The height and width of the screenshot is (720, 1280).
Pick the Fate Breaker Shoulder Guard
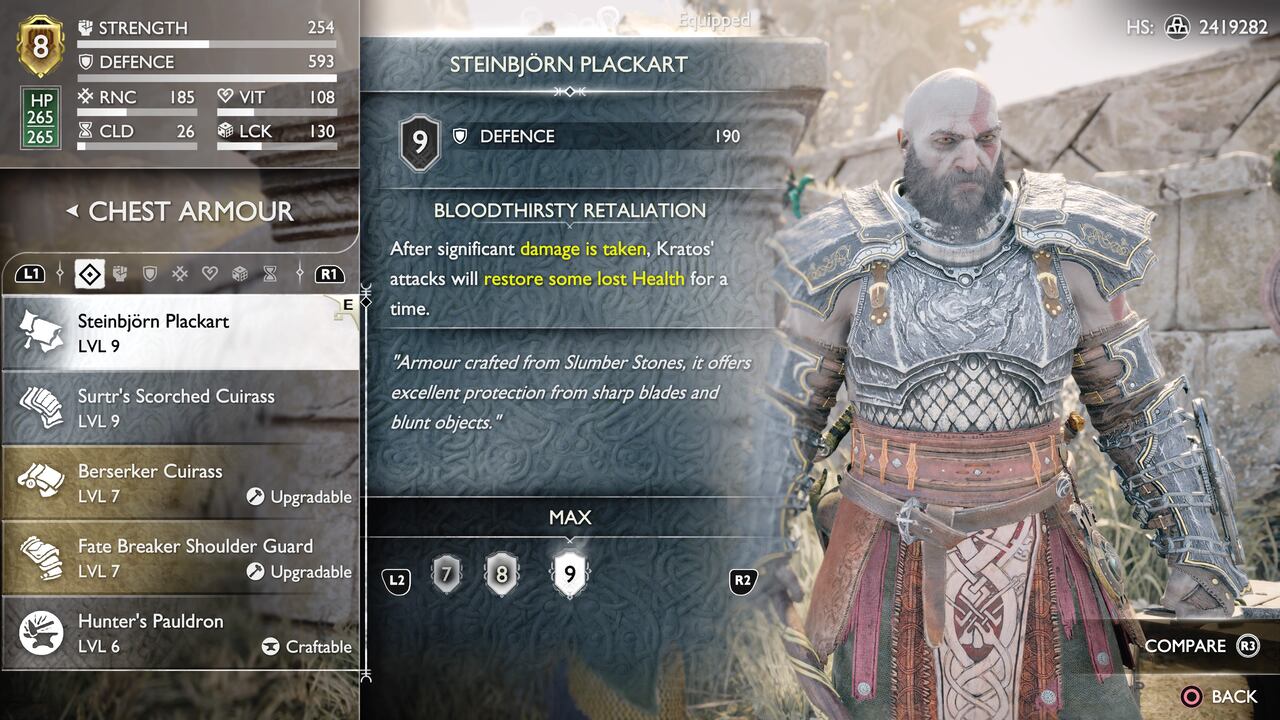(x=180, y=558)
